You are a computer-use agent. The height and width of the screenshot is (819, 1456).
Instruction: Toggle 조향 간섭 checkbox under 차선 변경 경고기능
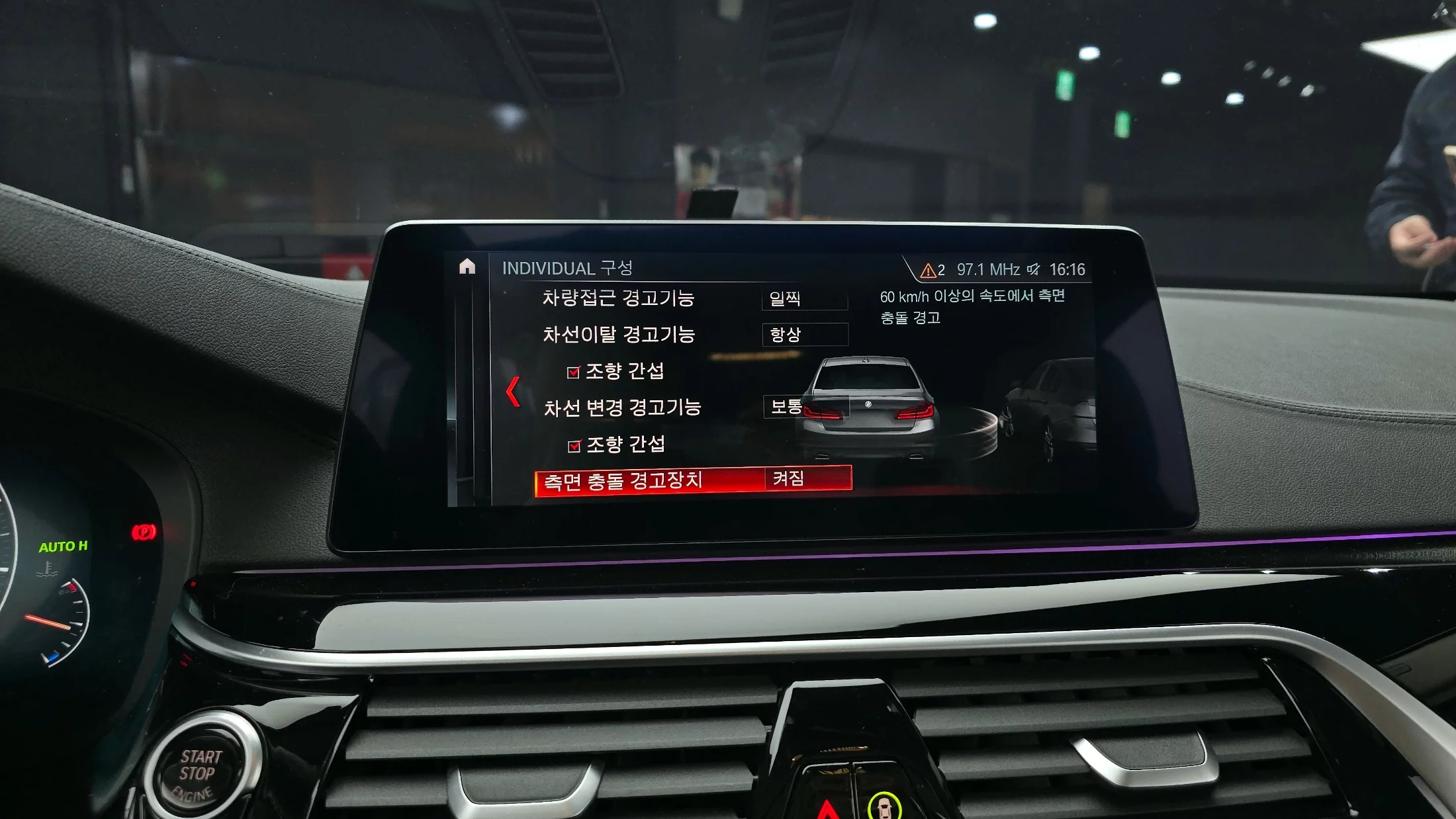tap(574, 447)
